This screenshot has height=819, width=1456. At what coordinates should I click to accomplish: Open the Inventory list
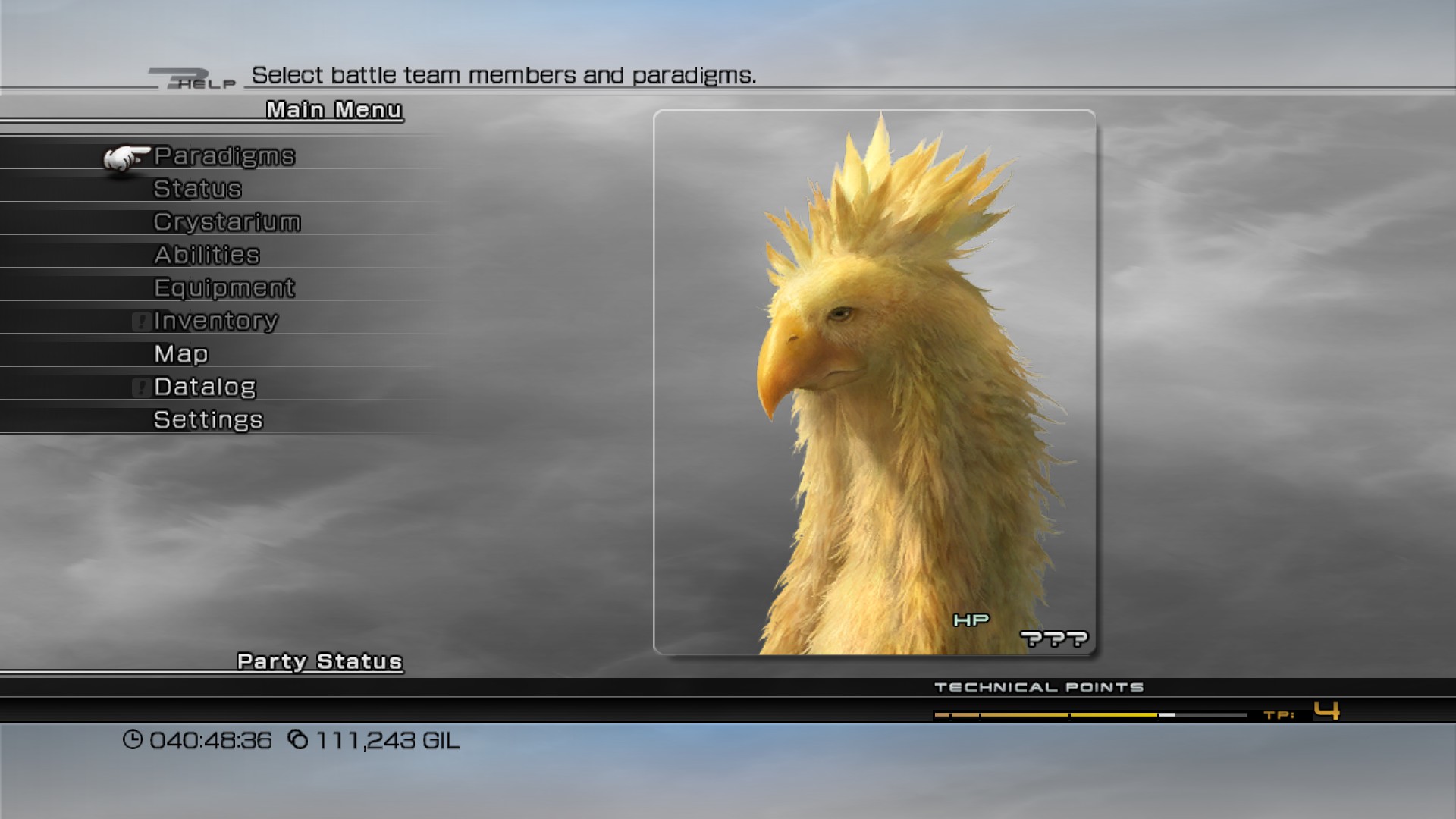[x=215, y=321]
